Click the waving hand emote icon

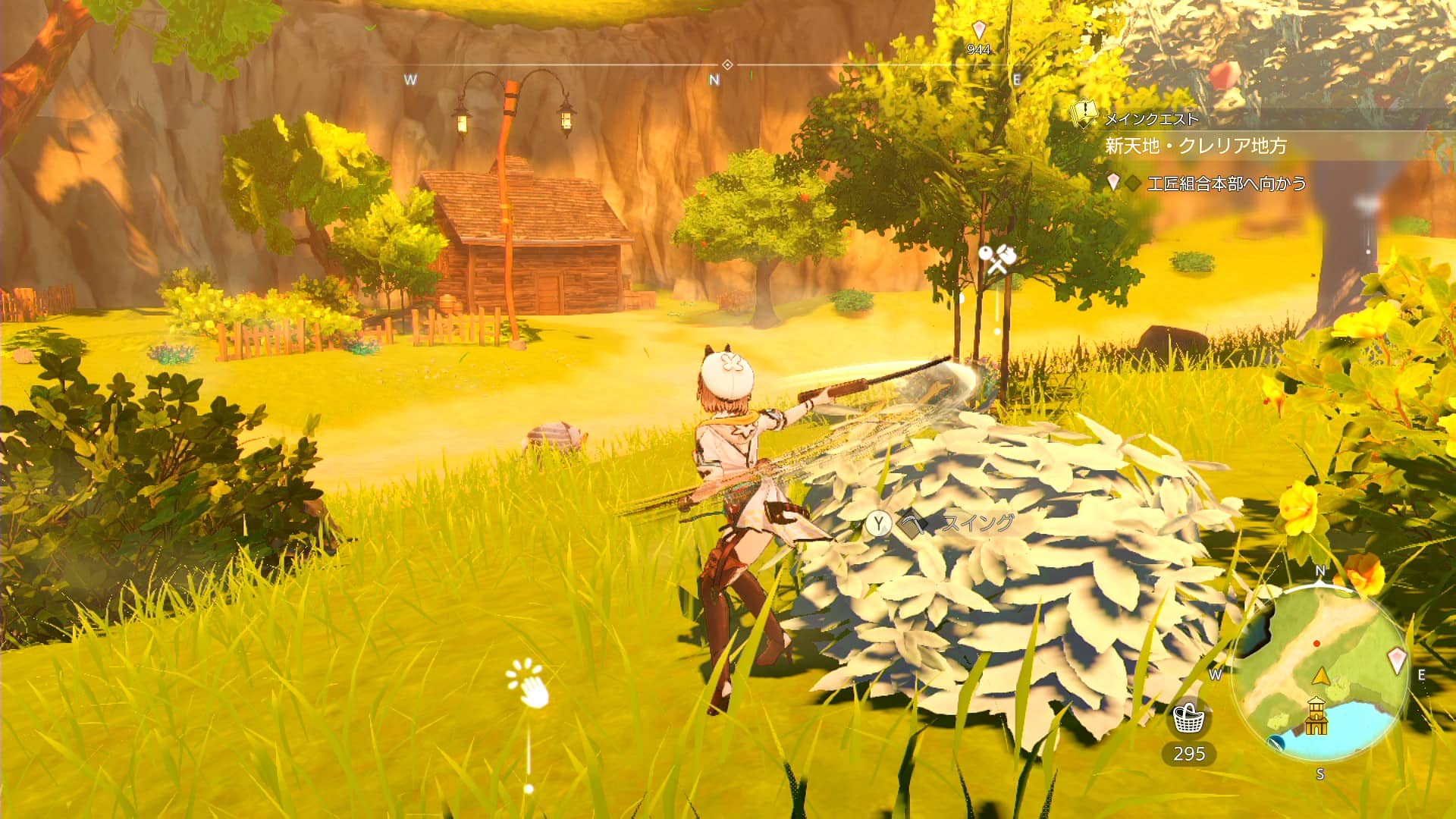tap(529, 684)
